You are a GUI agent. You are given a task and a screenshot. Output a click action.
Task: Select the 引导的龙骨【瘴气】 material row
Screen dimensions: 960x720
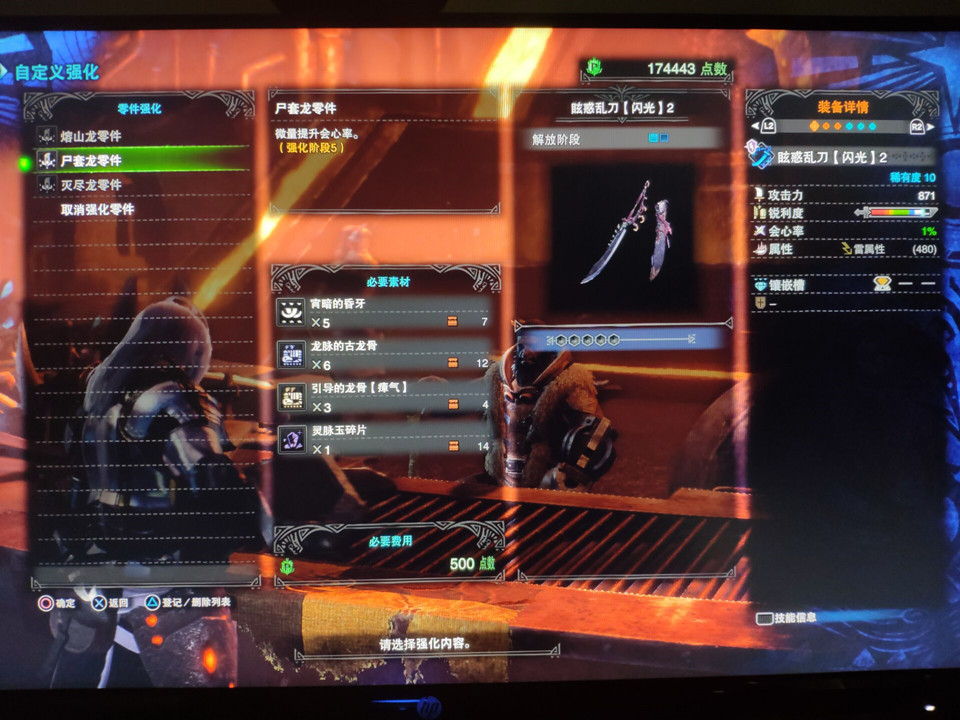click(x=385, y=396)
